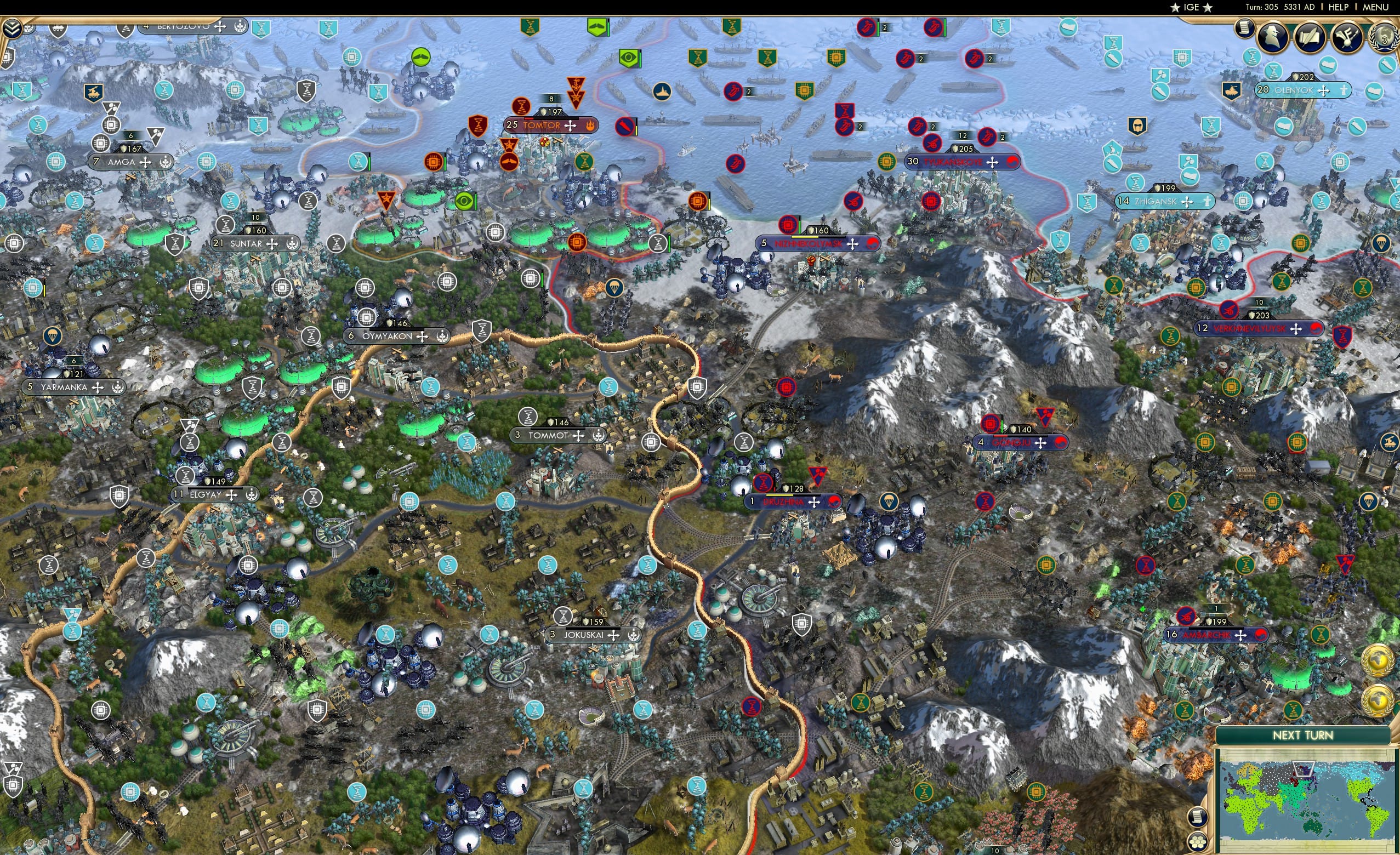Open HELP from the top bar
Viewport: 1400px width, 855px height.
[1339, 7]
